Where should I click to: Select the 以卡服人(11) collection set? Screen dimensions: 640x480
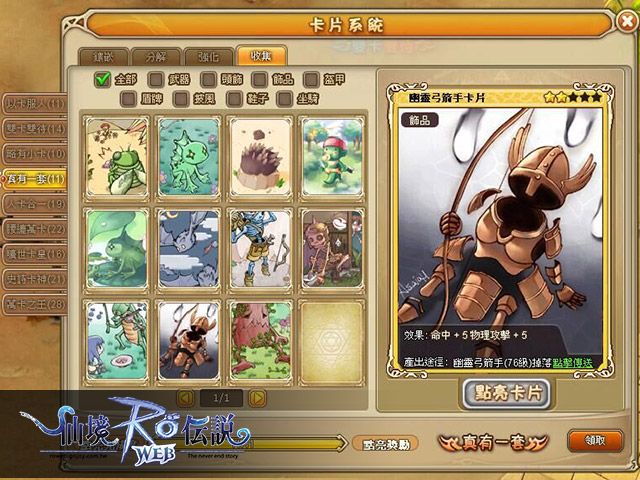click(33, 103)
